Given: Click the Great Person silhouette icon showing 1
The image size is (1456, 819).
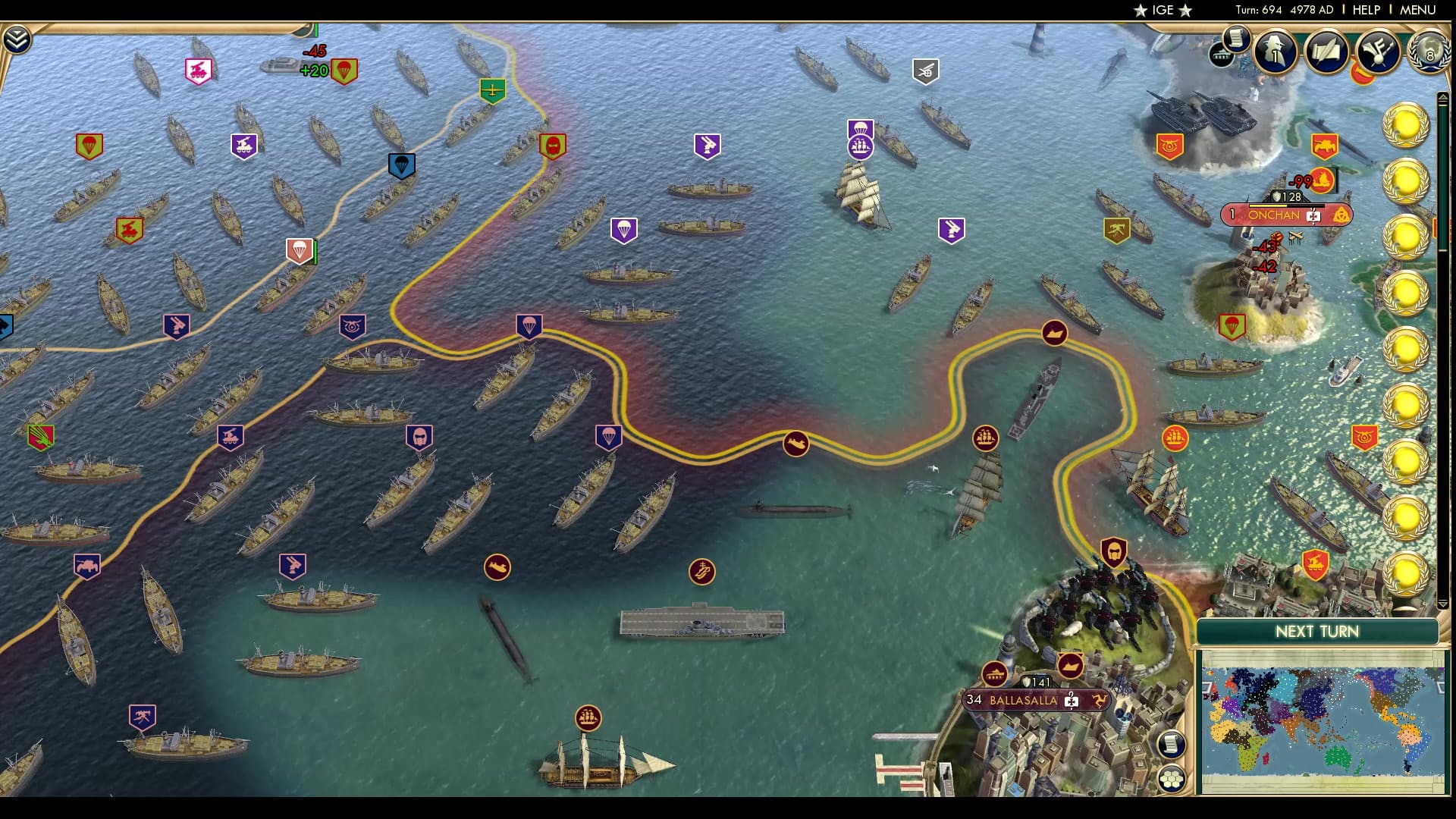Looking at the screenshot, I should pyautogui.click(x=1275, y=55).
